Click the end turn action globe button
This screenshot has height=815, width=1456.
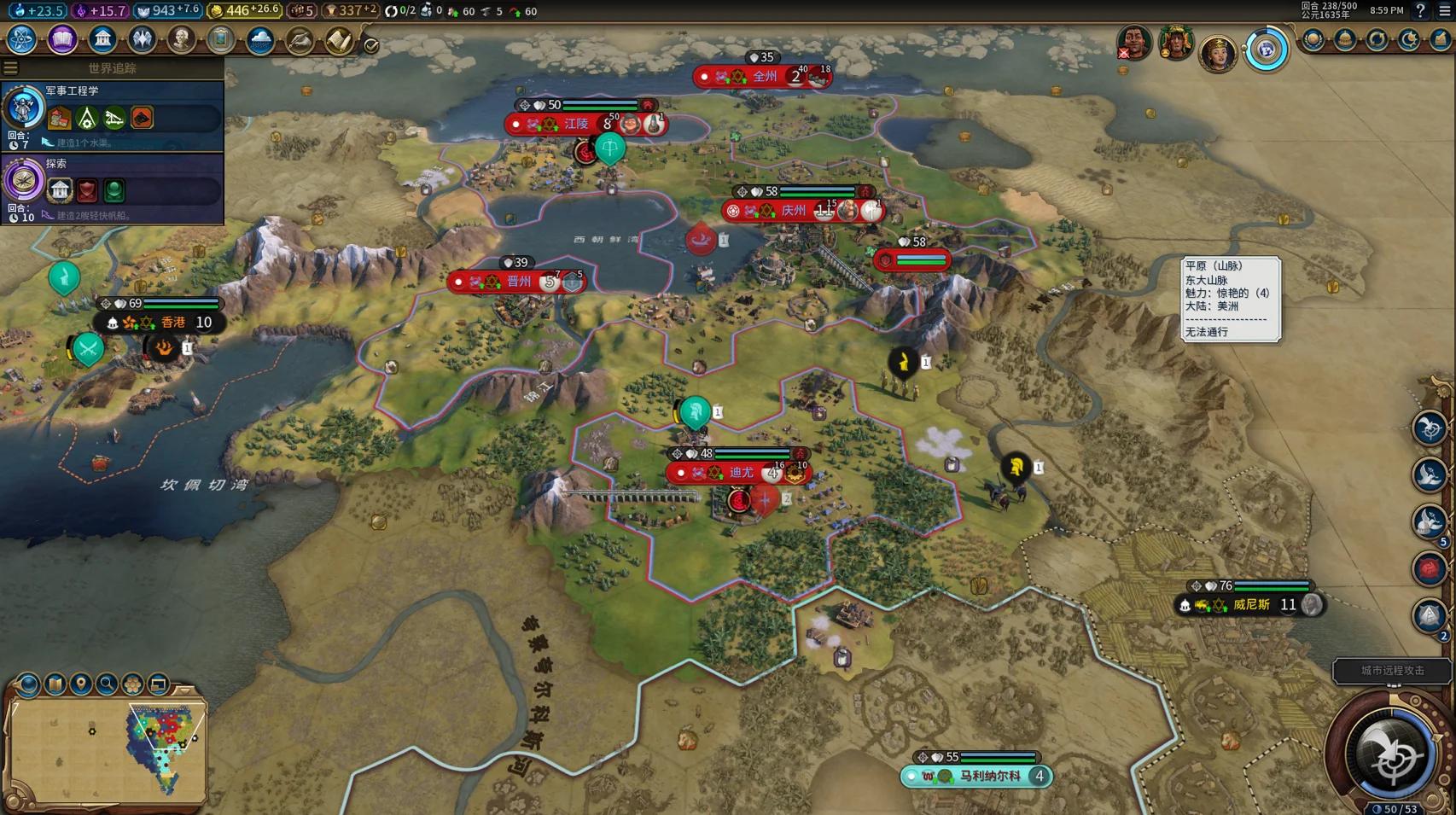coord(1391,755)
